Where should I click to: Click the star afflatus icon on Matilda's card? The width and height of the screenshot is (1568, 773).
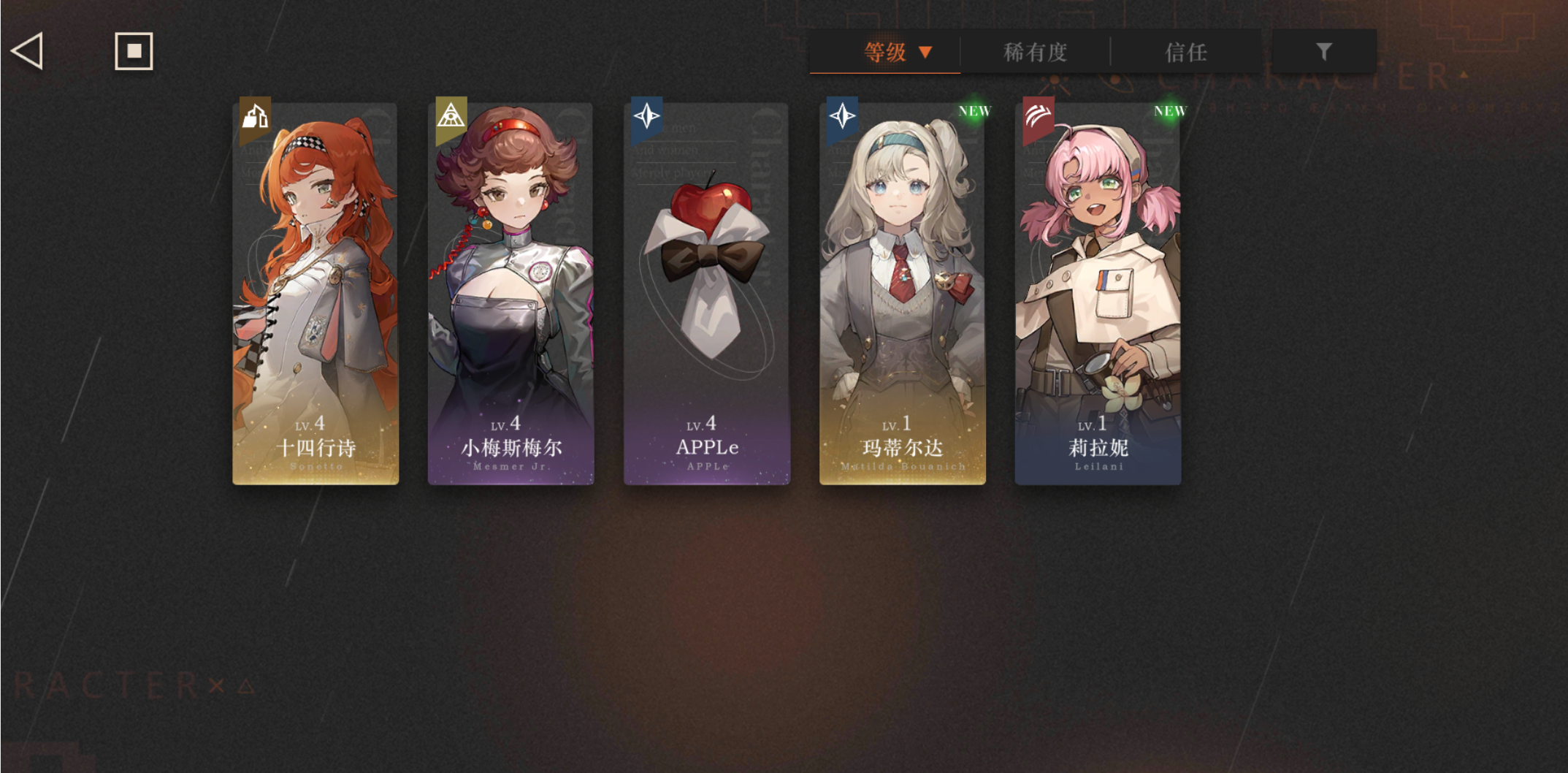click(844, 115)
